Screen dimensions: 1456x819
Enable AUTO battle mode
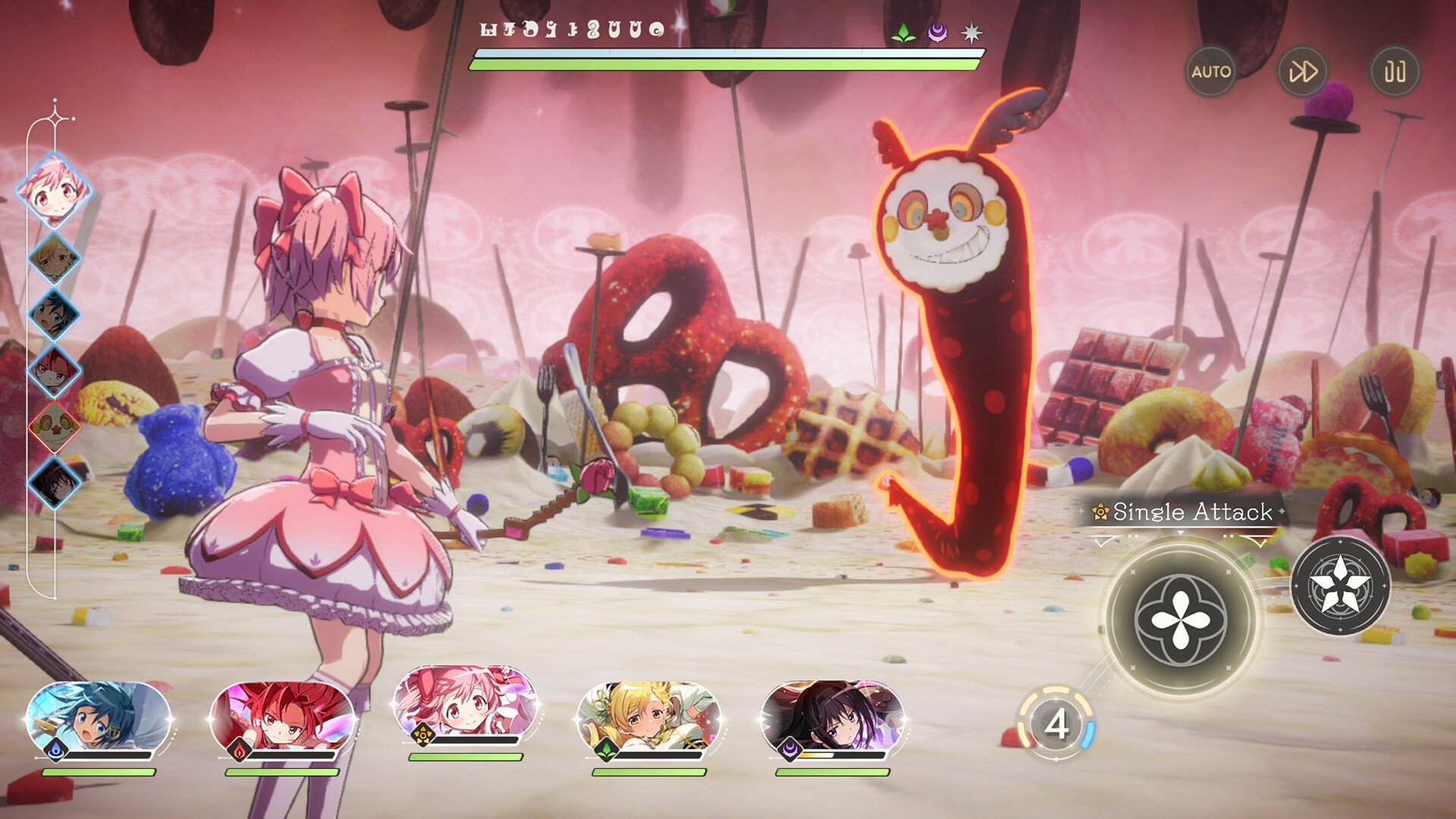(x=1211, y=72)
